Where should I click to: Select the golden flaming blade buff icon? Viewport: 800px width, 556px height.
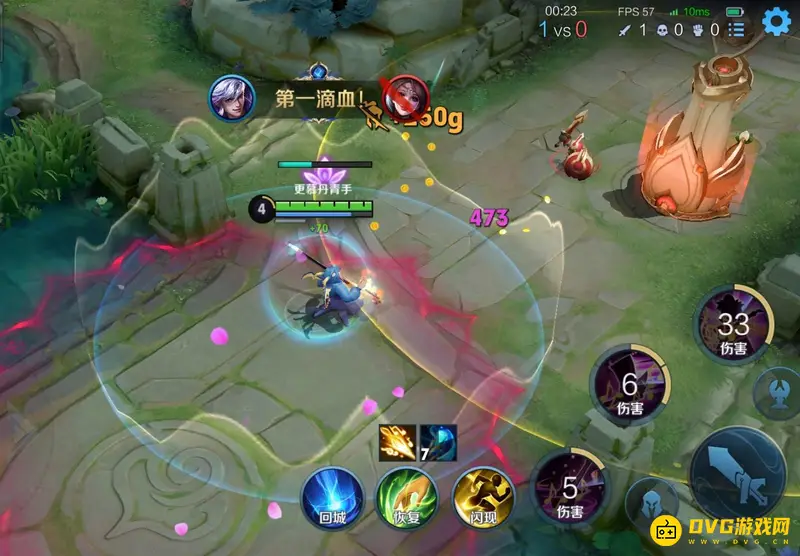pyautogui.click(x=397, y=442)
